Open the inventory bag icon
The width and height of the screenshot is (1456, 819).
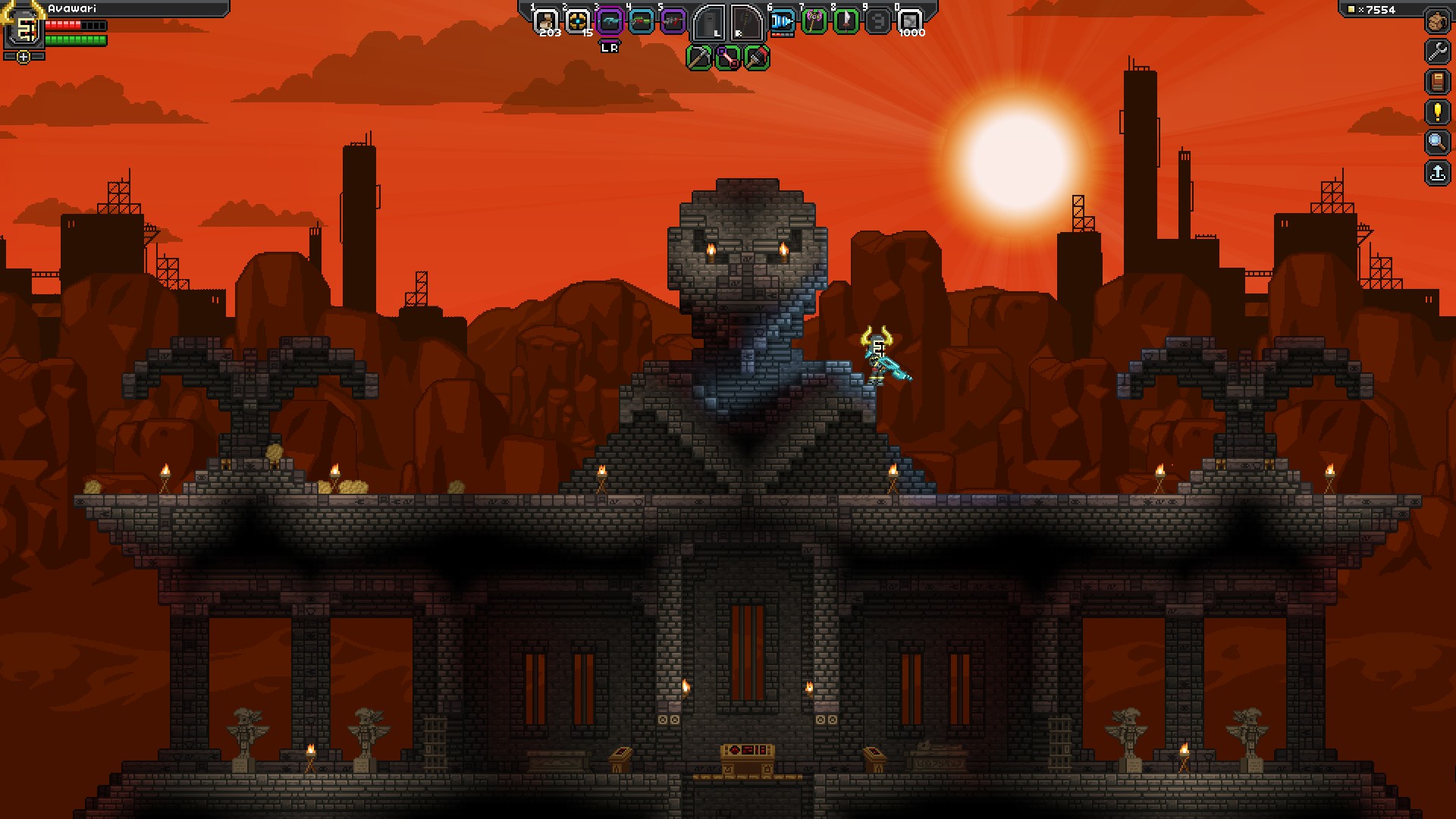click(x=1436, y=20)
